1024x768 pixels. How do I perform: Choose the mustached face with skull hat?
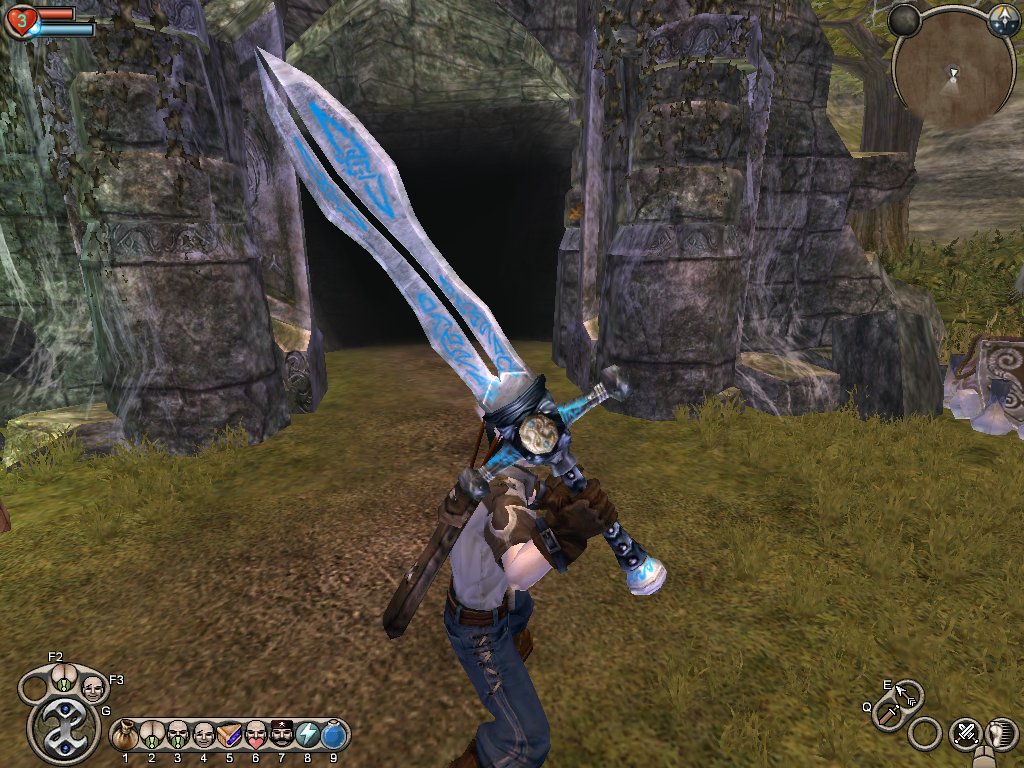(282, 736)
